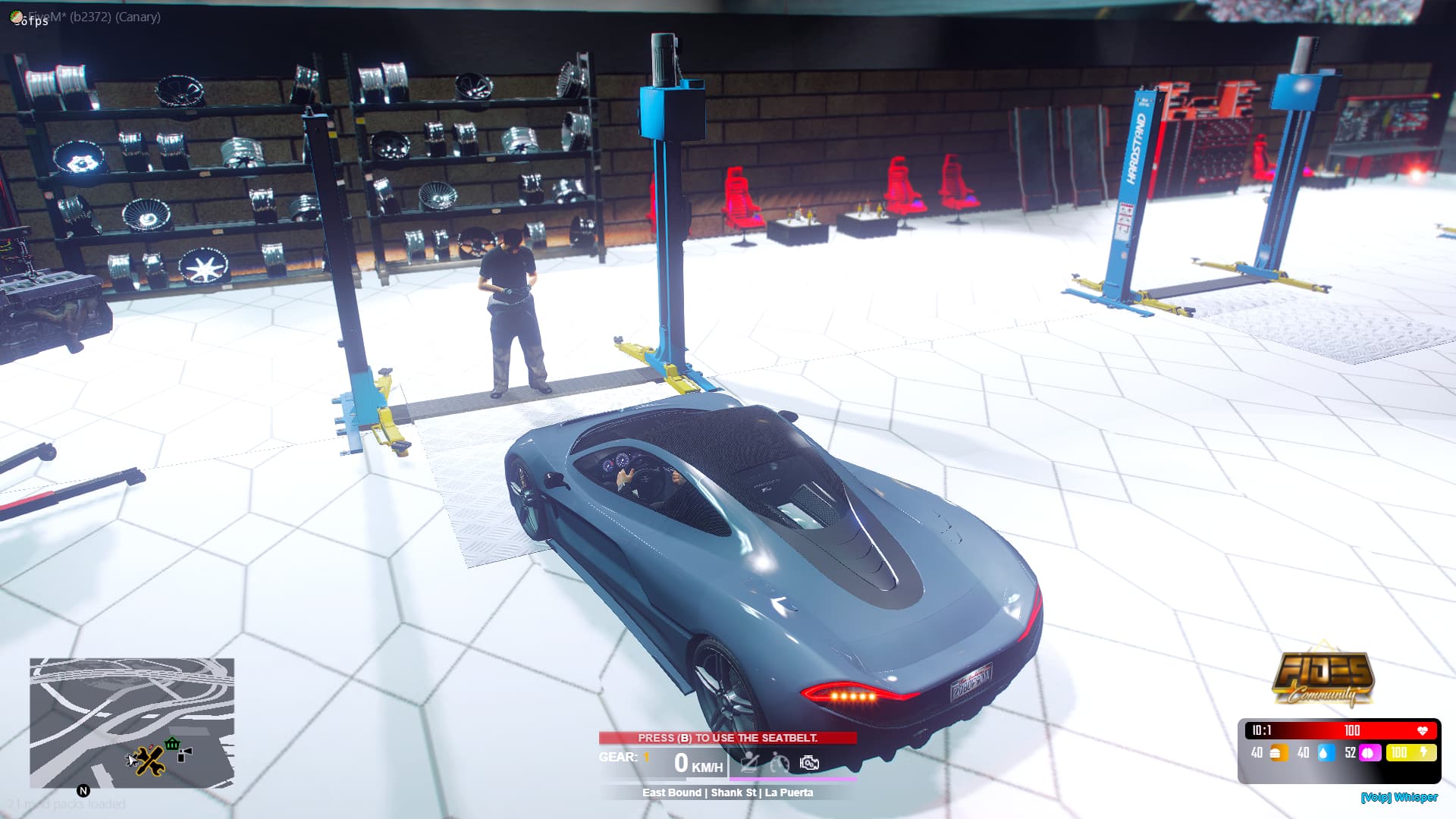The height and width of the screenshot is (819, 1456).
Task: Click the East Bound | Shank St location label
Action: pos(727,792)
